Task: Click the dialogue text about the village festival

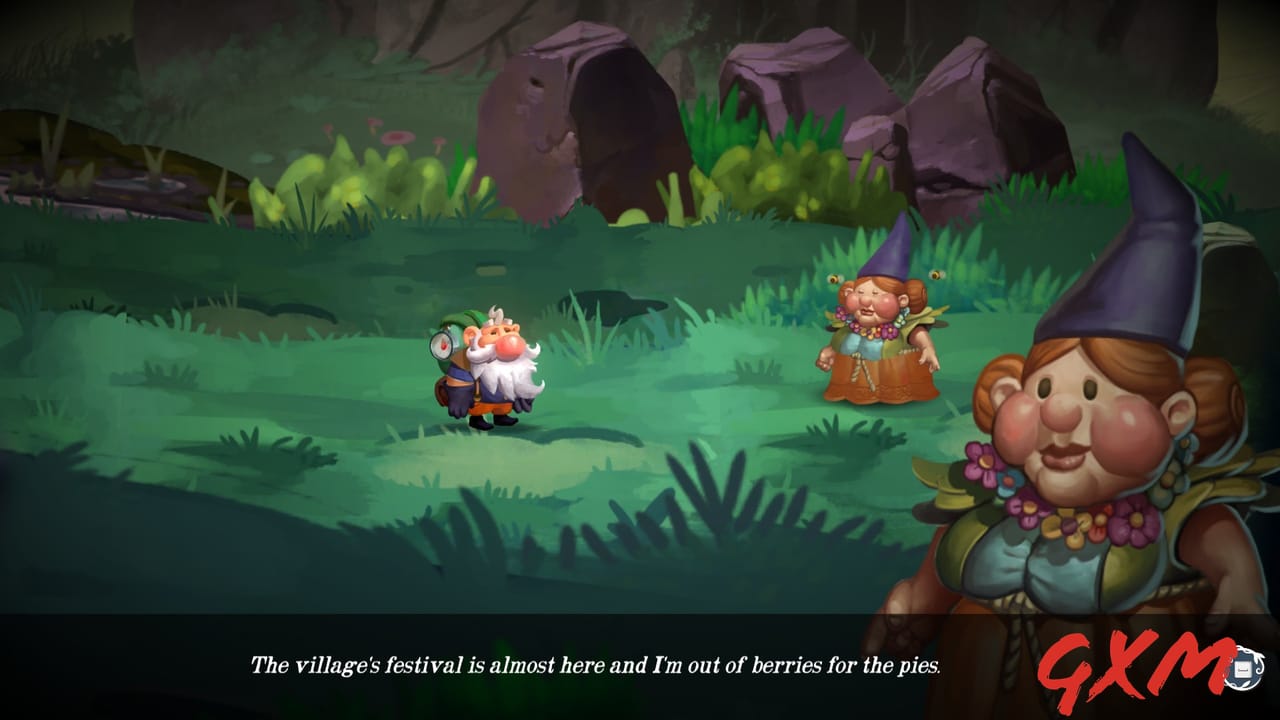Action: (595, 660)
